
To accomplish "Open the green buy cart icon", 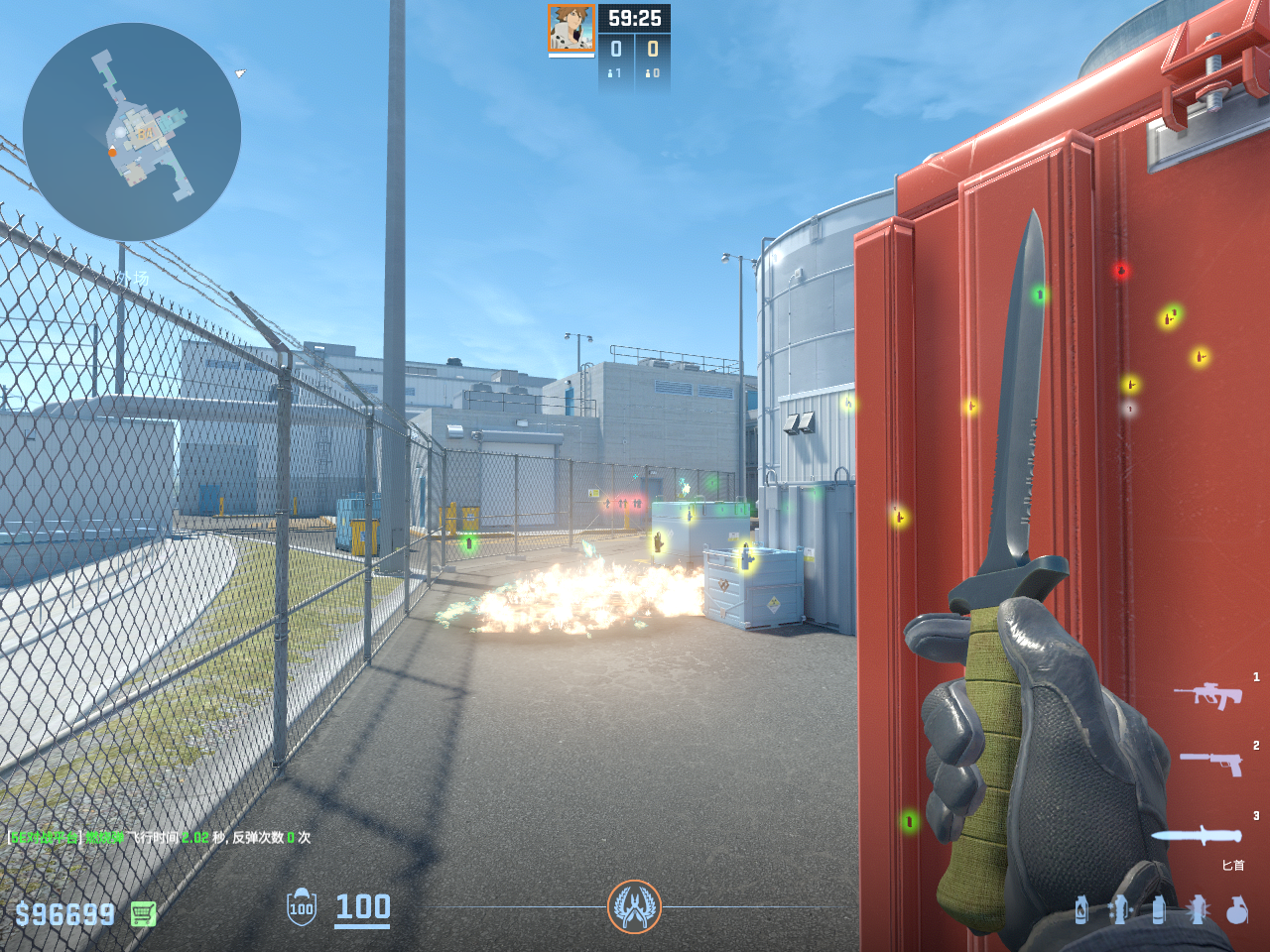I will 143,913.
